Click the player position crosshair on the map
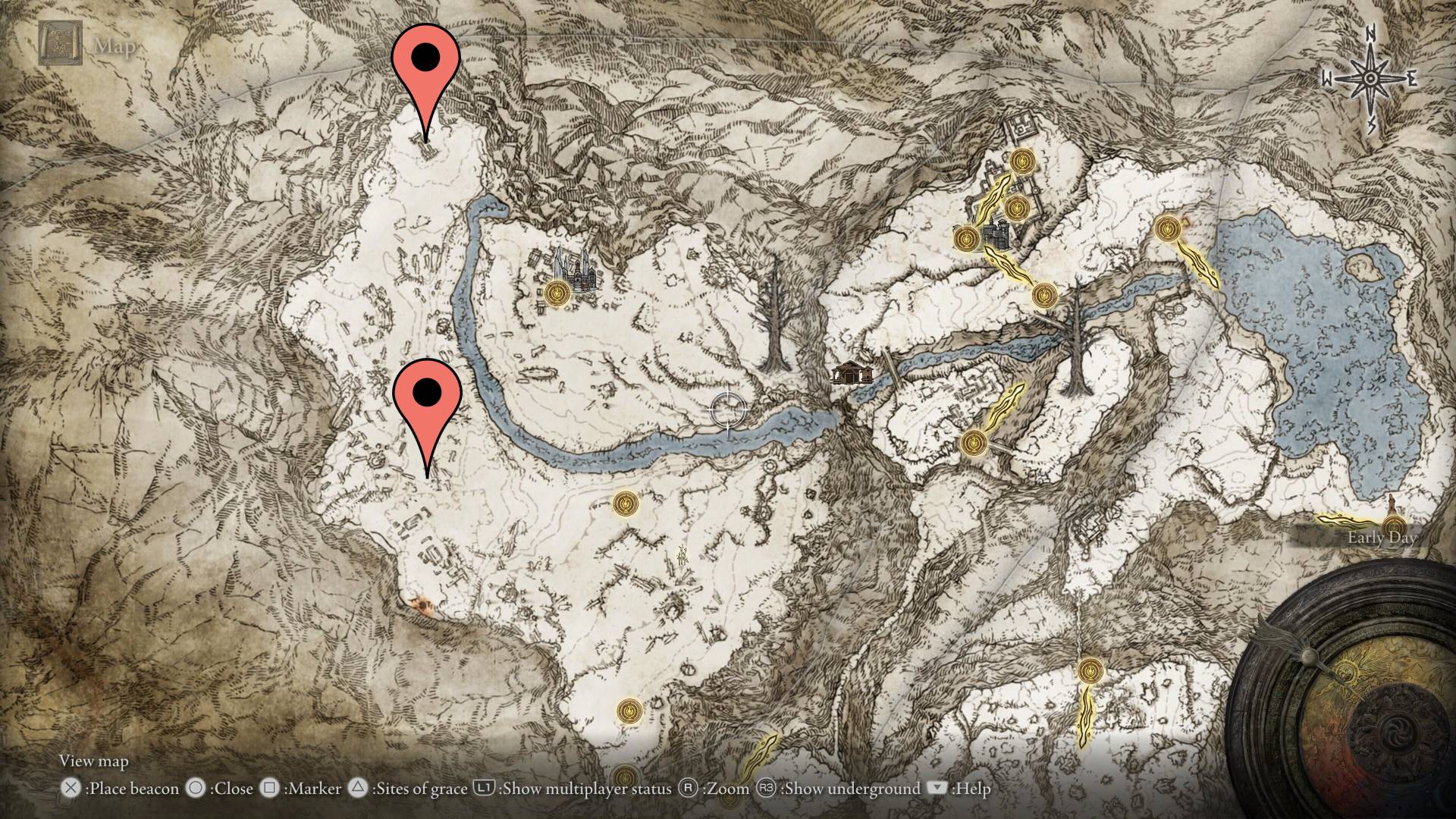This screenshot has height=819, width=1456. pos(726,409)
